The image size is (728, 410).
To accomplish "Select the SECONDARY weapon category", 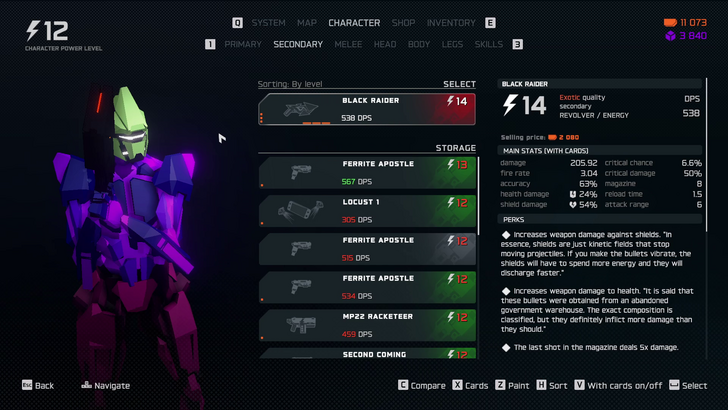I will (x=298, y=44).
